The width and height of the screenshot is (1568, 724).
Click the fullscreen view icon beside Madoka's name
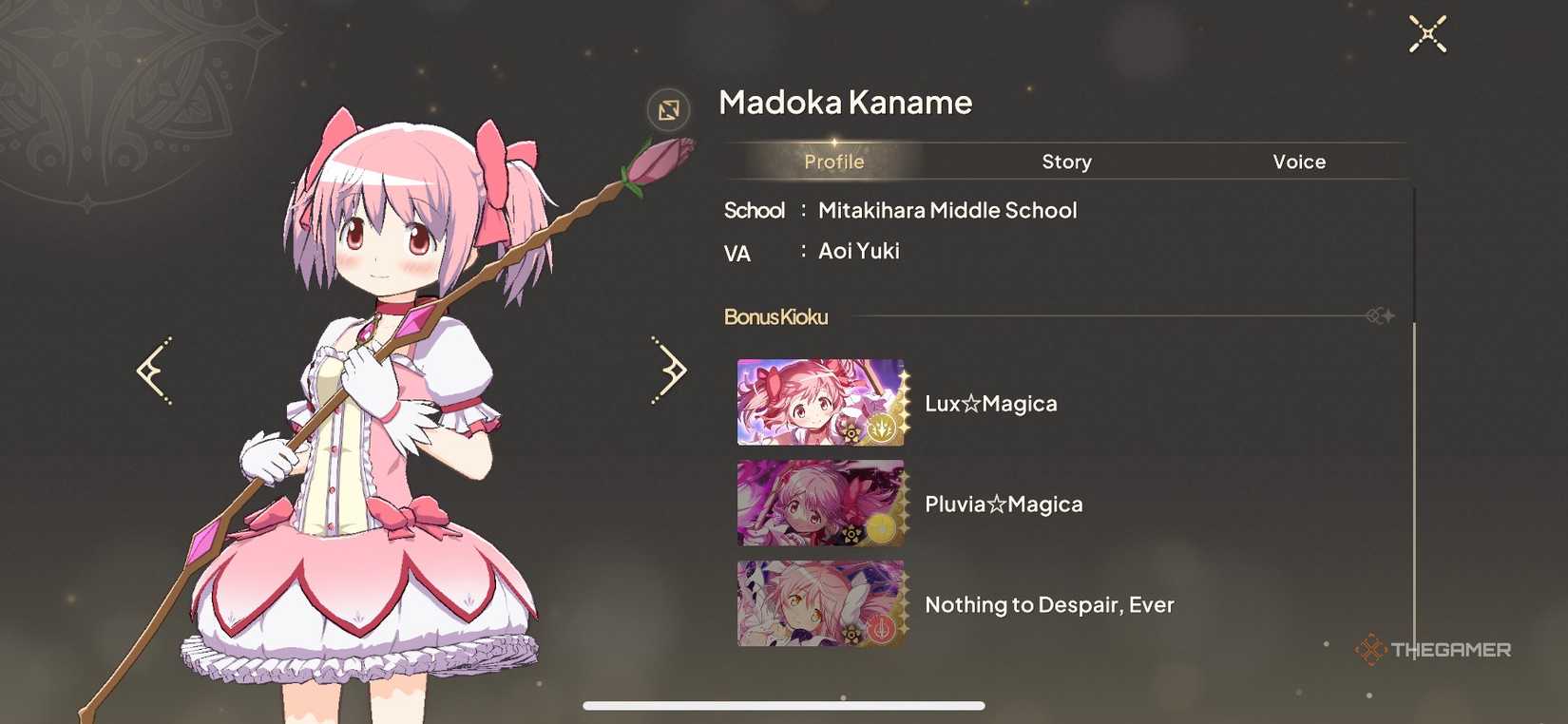click(668, 109)
